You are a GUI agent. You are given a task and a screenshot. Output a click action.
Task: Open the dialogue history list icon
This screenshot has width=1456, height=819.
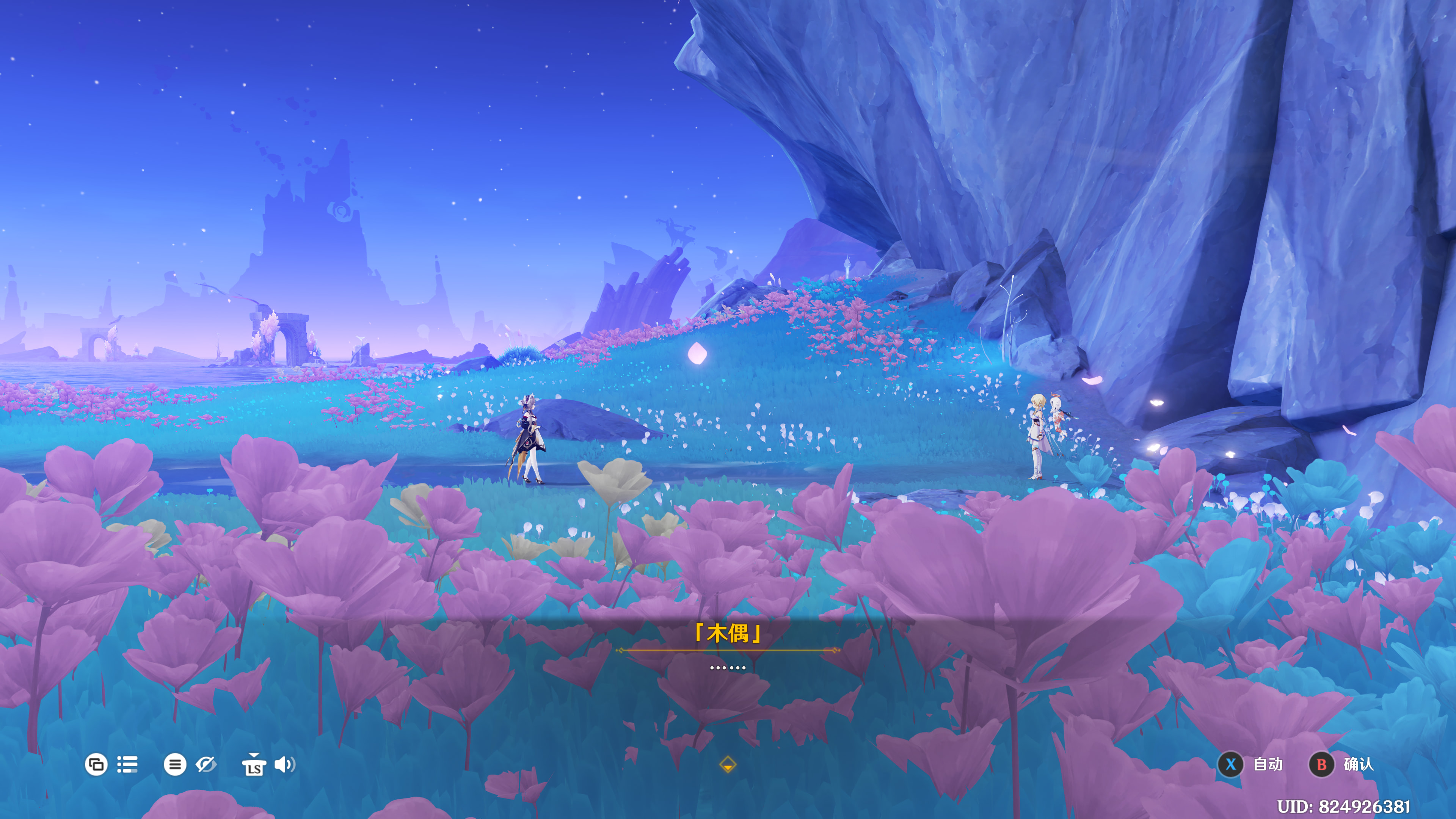click(x=127, y=765)
